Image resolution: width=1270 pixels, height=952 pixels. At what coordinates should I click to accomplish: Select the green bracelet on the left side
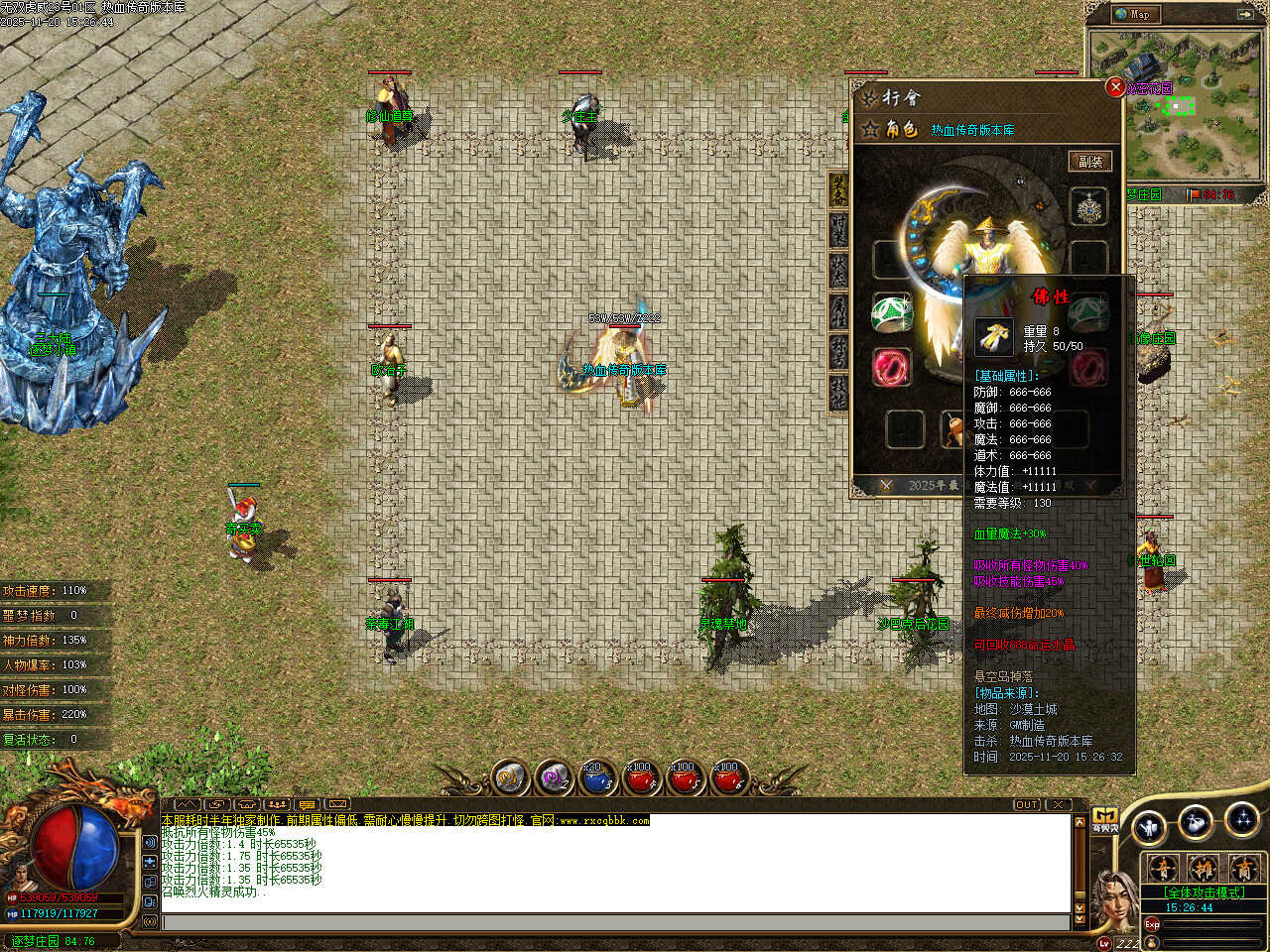coord(890,313)
